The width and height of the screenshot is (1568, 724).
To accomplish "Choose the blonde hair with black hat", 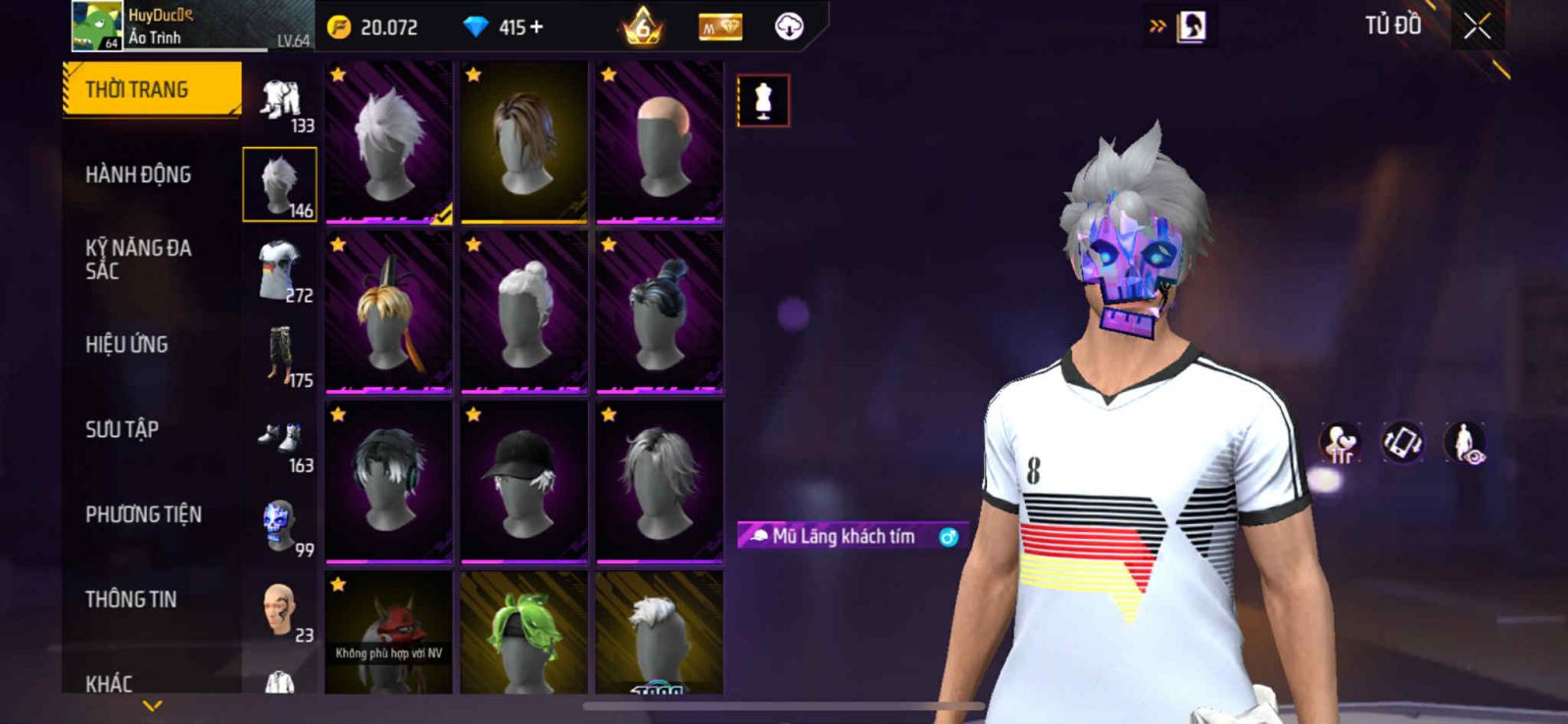I will (x=389, y=312).
